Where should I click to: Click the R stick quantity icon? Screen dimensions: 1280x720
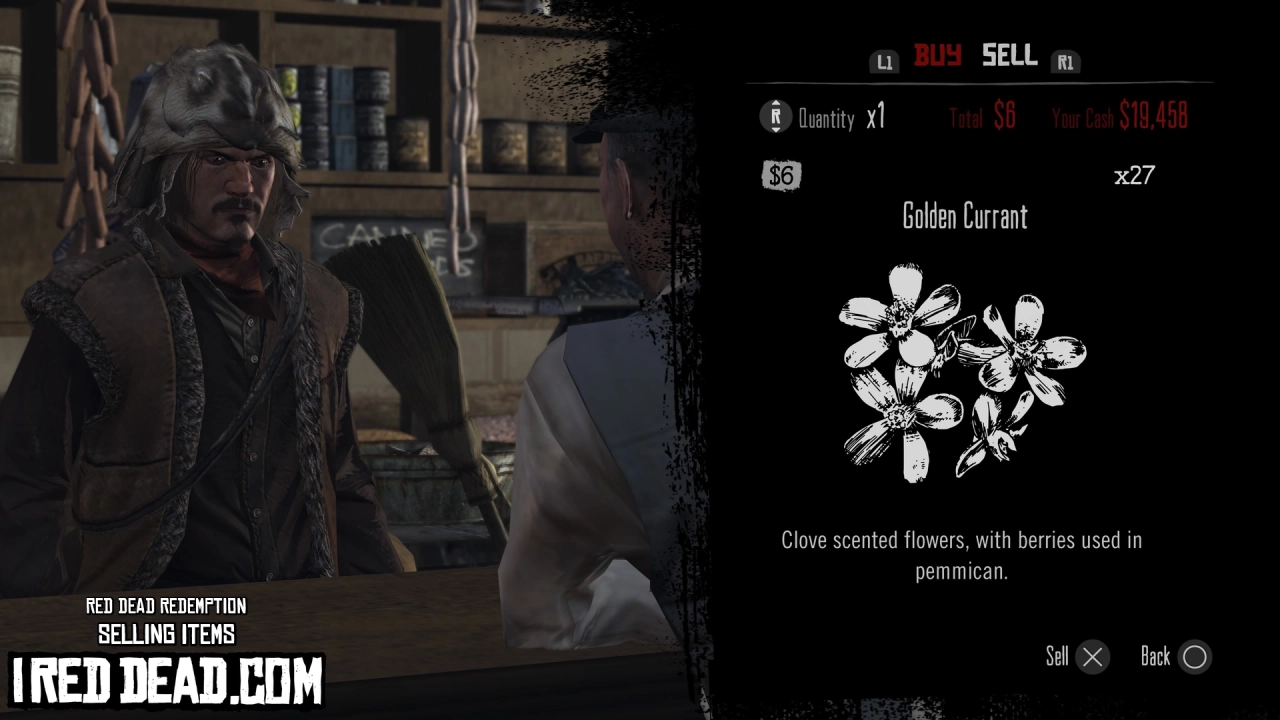click(x=773, y=117)
